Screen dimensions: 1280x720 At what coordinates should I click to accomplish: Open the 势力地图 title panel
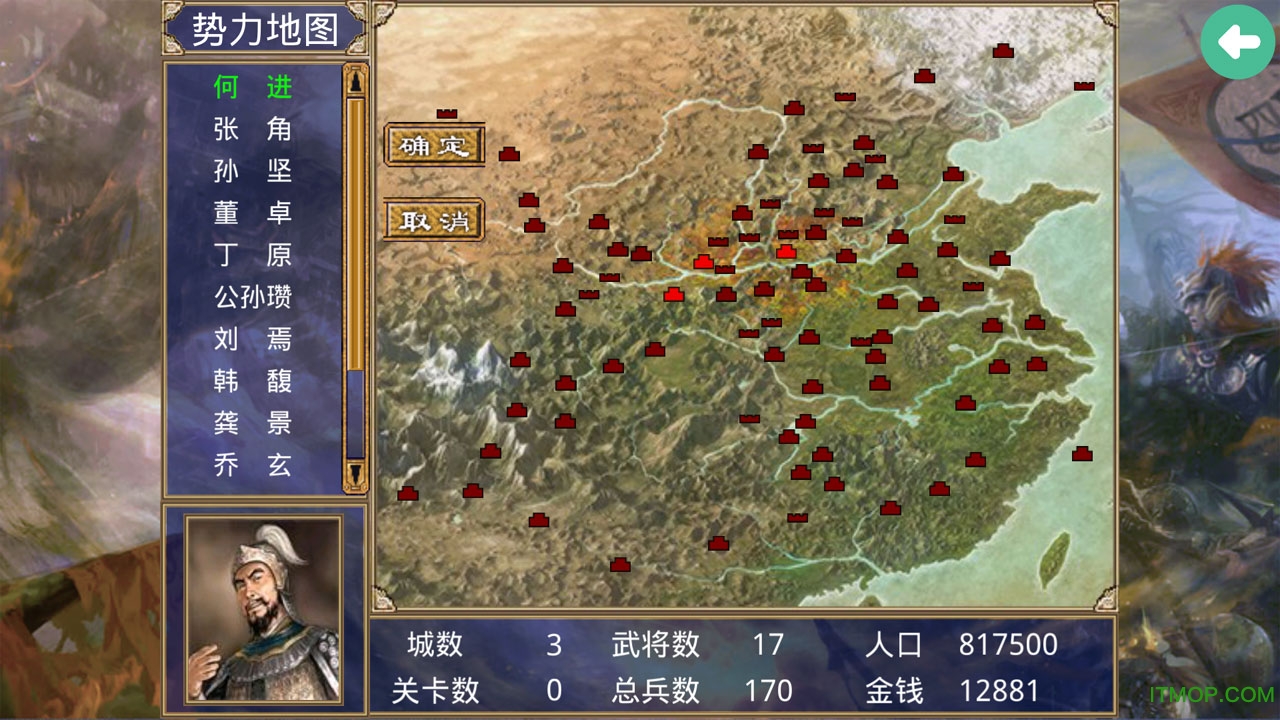[x=265, y=29]
